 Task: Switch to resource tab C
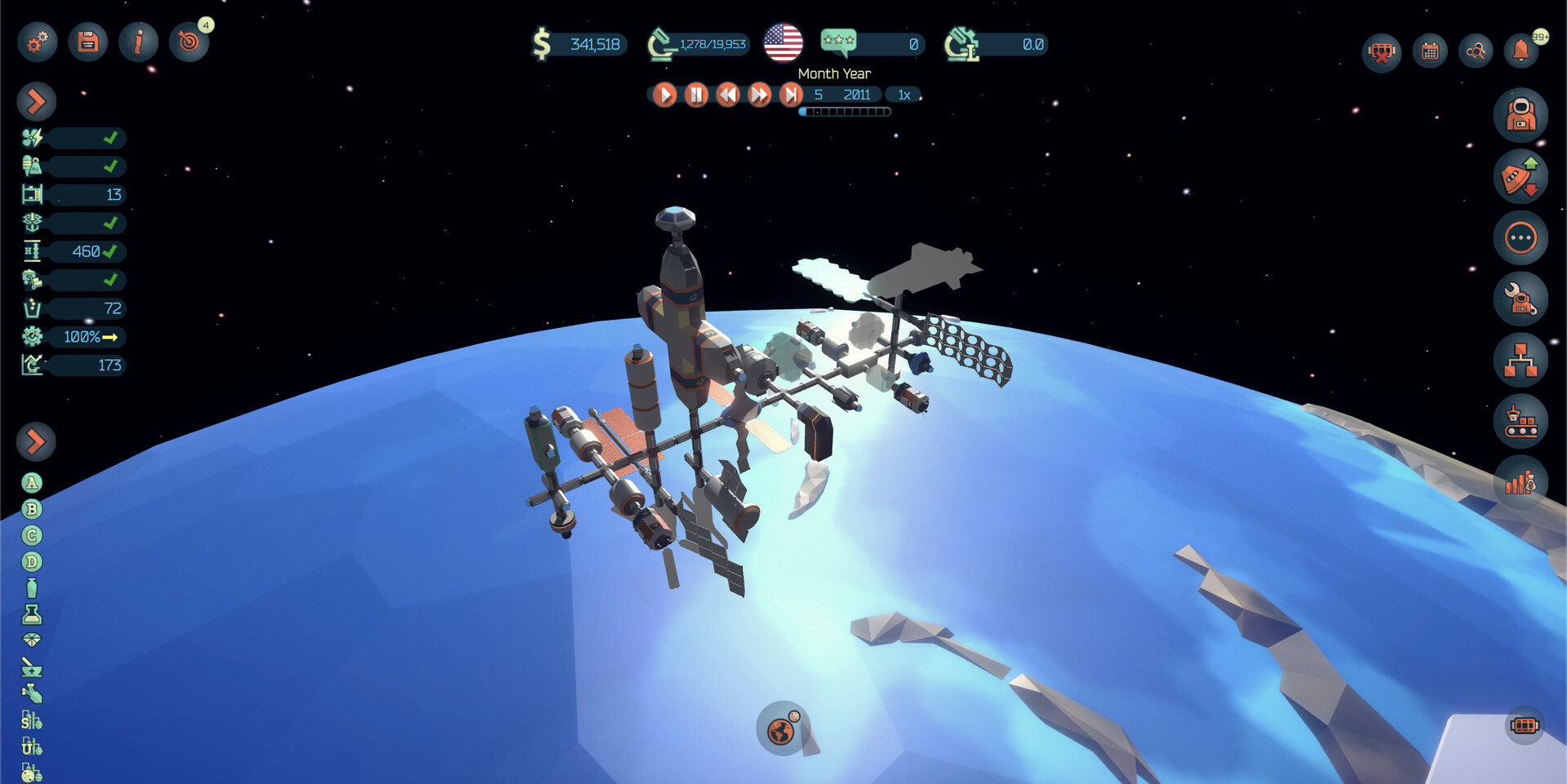click(x=31, y=535)
